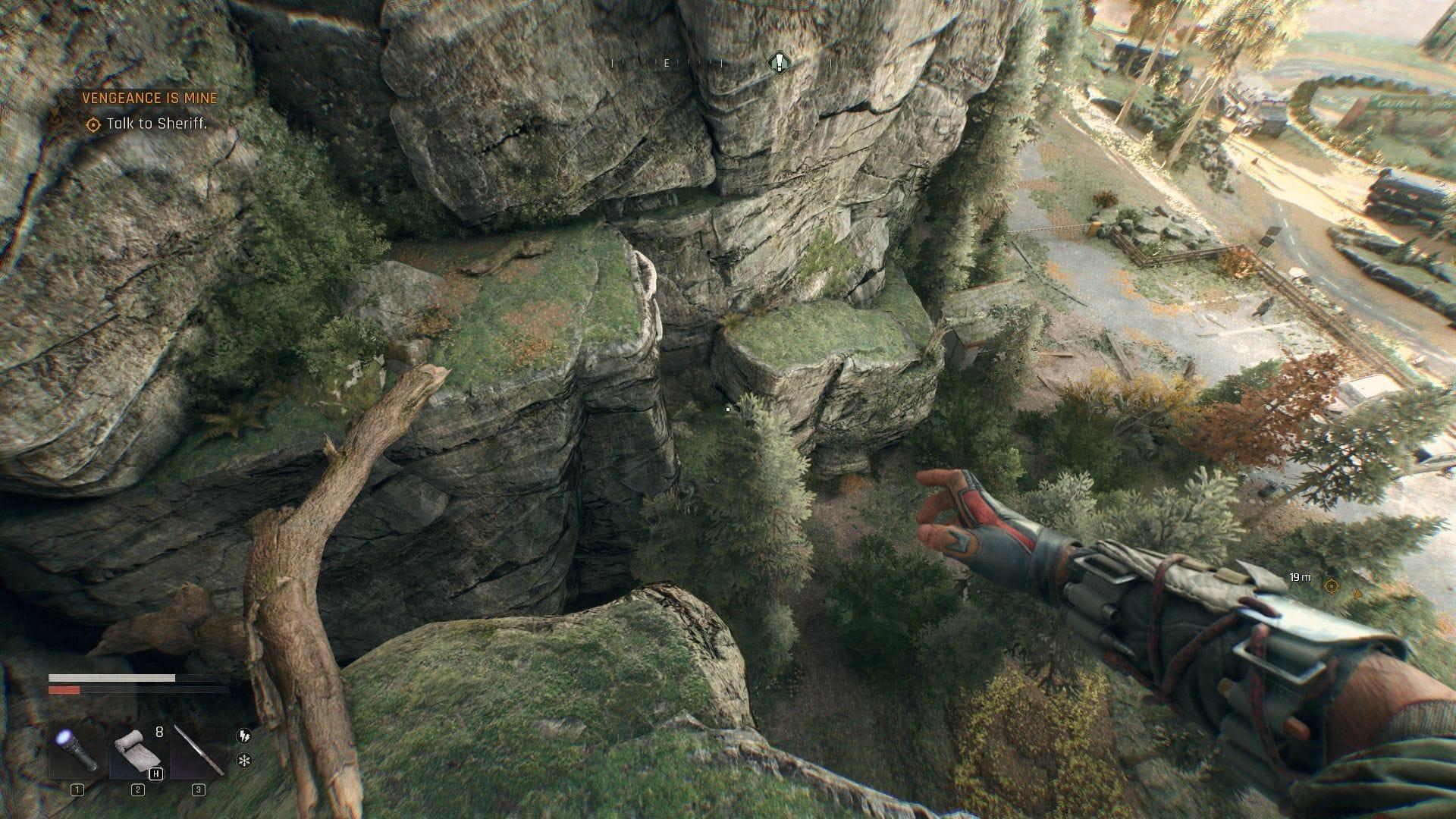
Task: Click the exclamation quest marker on the compass
Action: click(x=779, y=61)
